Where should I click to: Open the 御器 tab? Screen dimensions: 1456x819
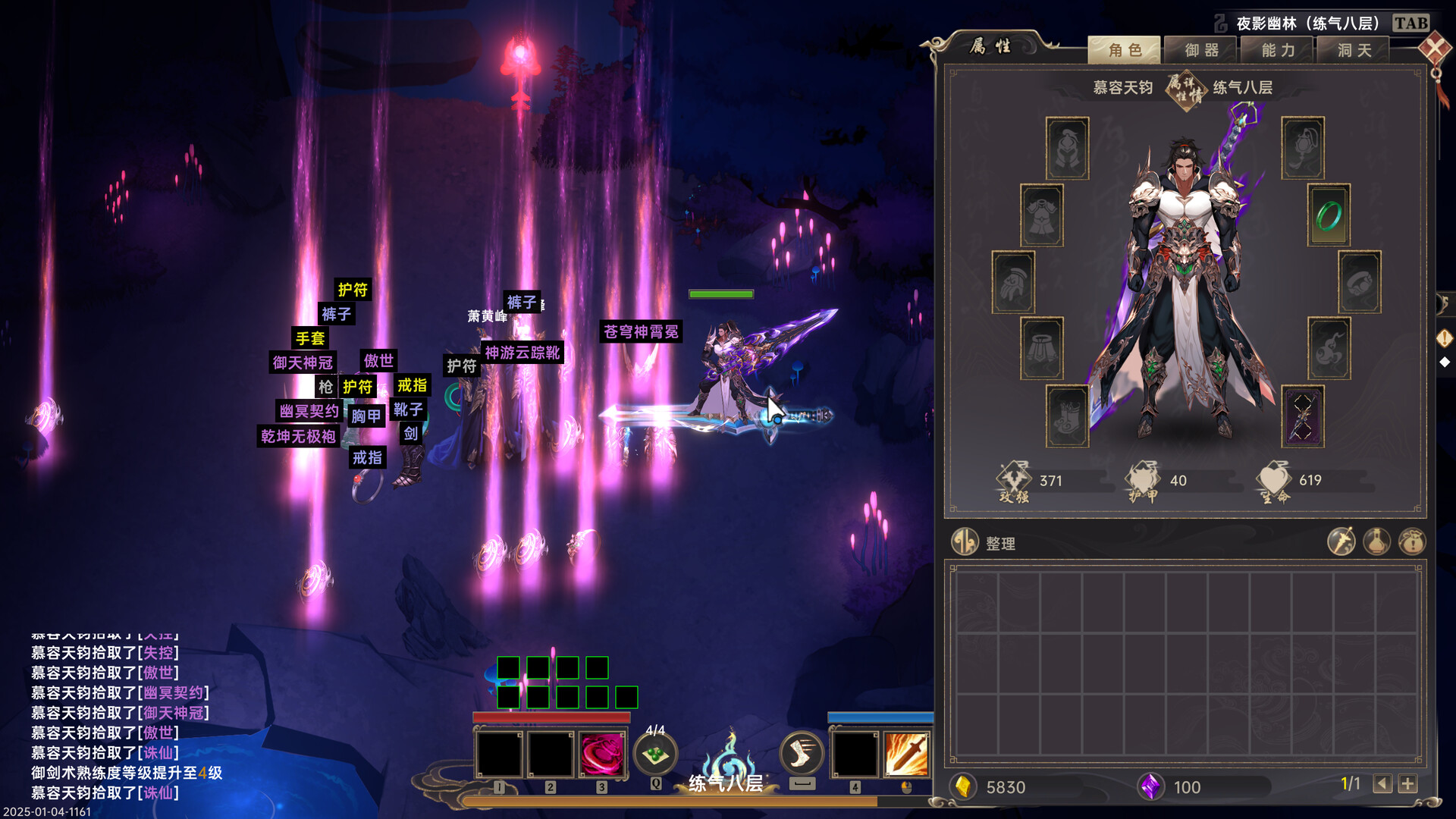click(x=1201, y=50)
